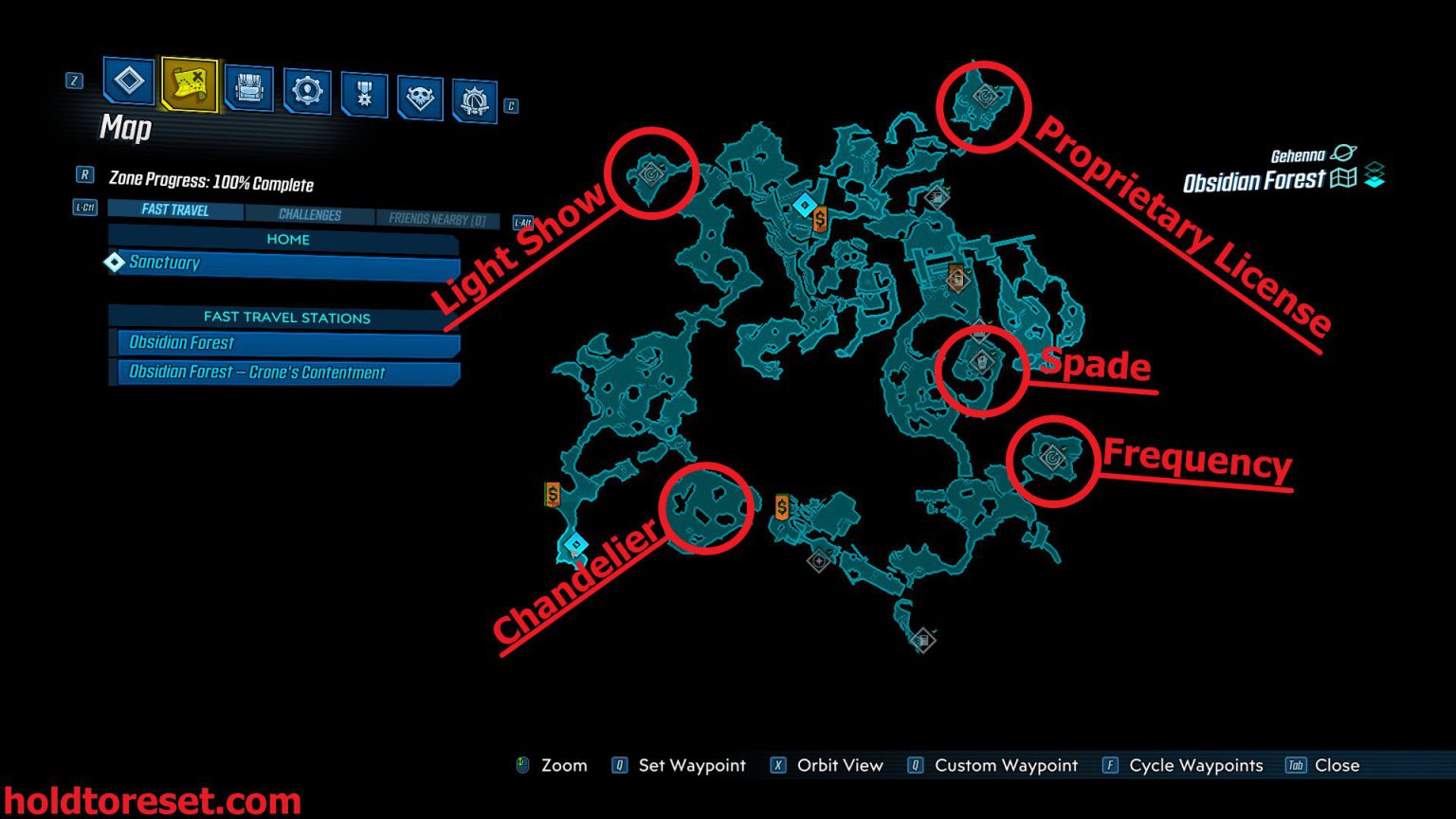Select the Character diamond icon next to Map
This screenshot has height=819, width=1456.
(127, 83)
